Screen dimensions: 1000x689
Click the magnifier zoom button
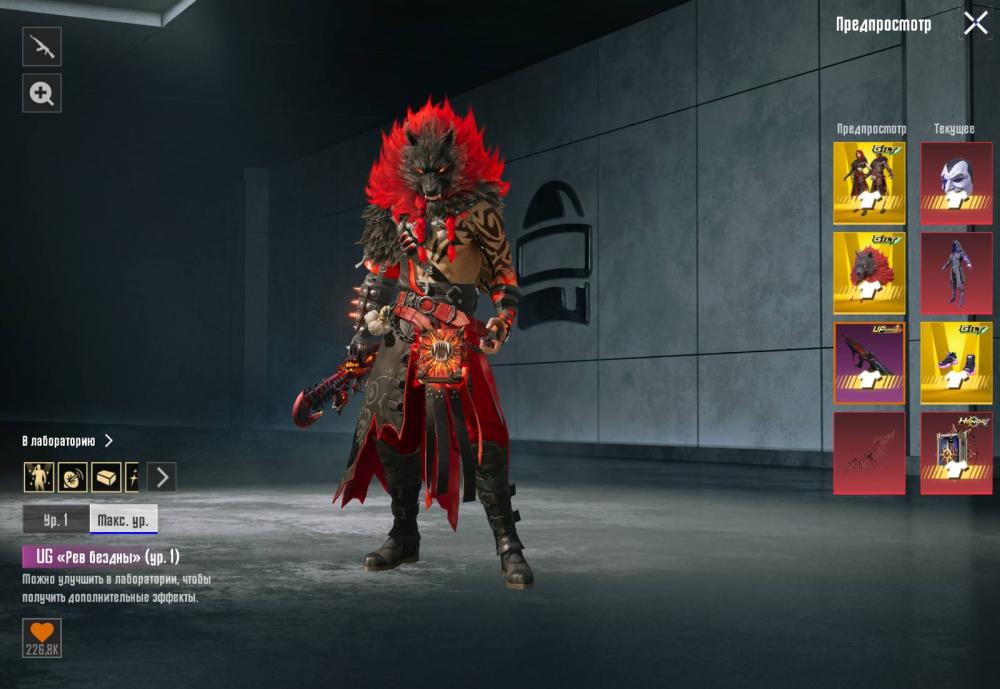click(x=42, y=93)
